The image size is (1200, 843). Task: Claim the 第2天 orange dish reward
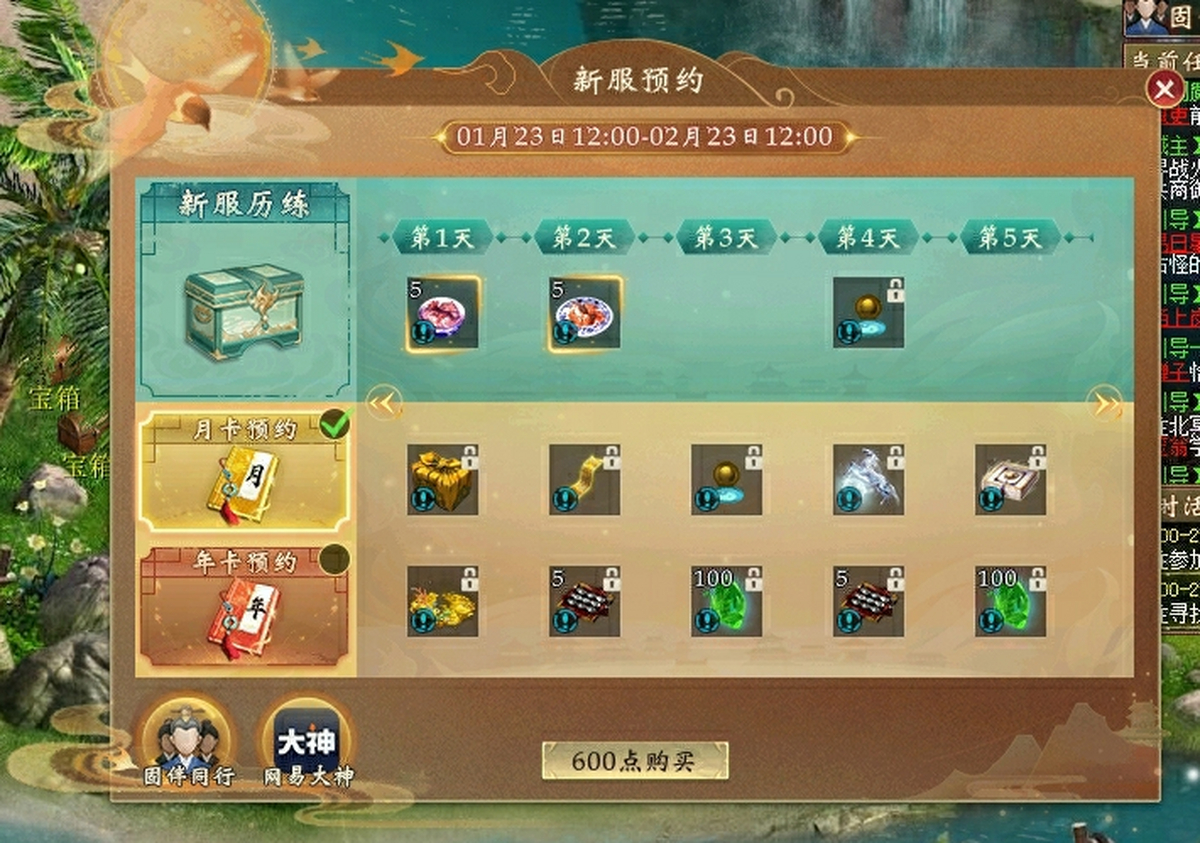pyautogui.click(x=585, y=313)
